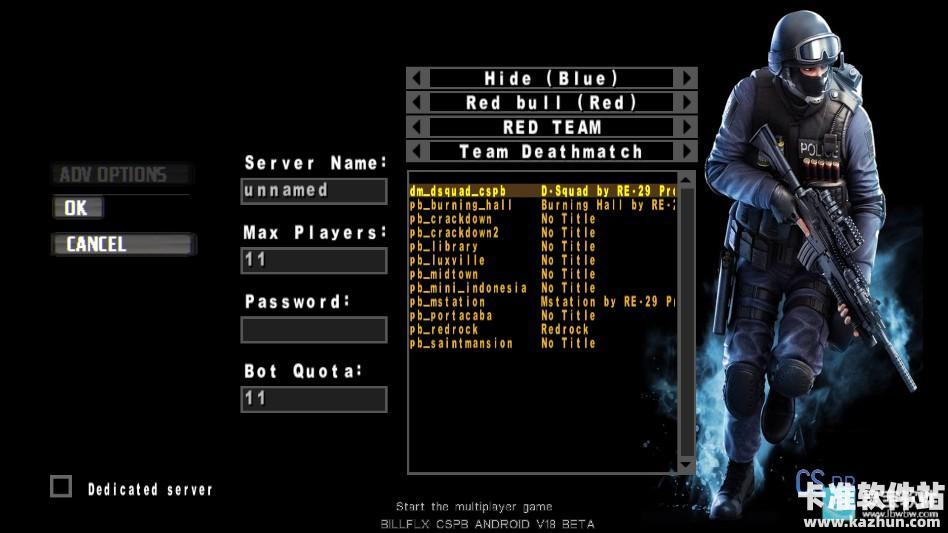Select the pb_redrock map entry
The image size is (948, 533).
[444, 330]
